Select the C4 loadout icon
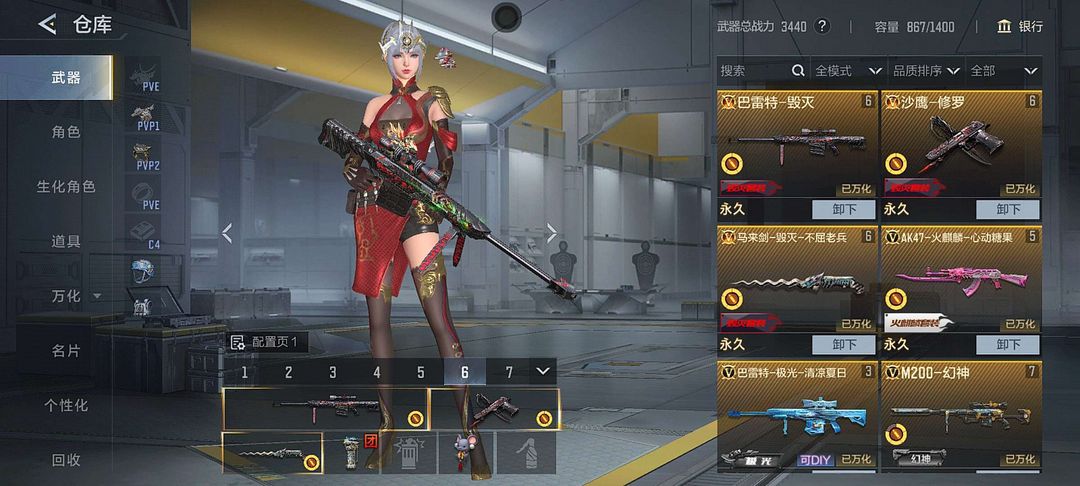 tap(147, 234)
